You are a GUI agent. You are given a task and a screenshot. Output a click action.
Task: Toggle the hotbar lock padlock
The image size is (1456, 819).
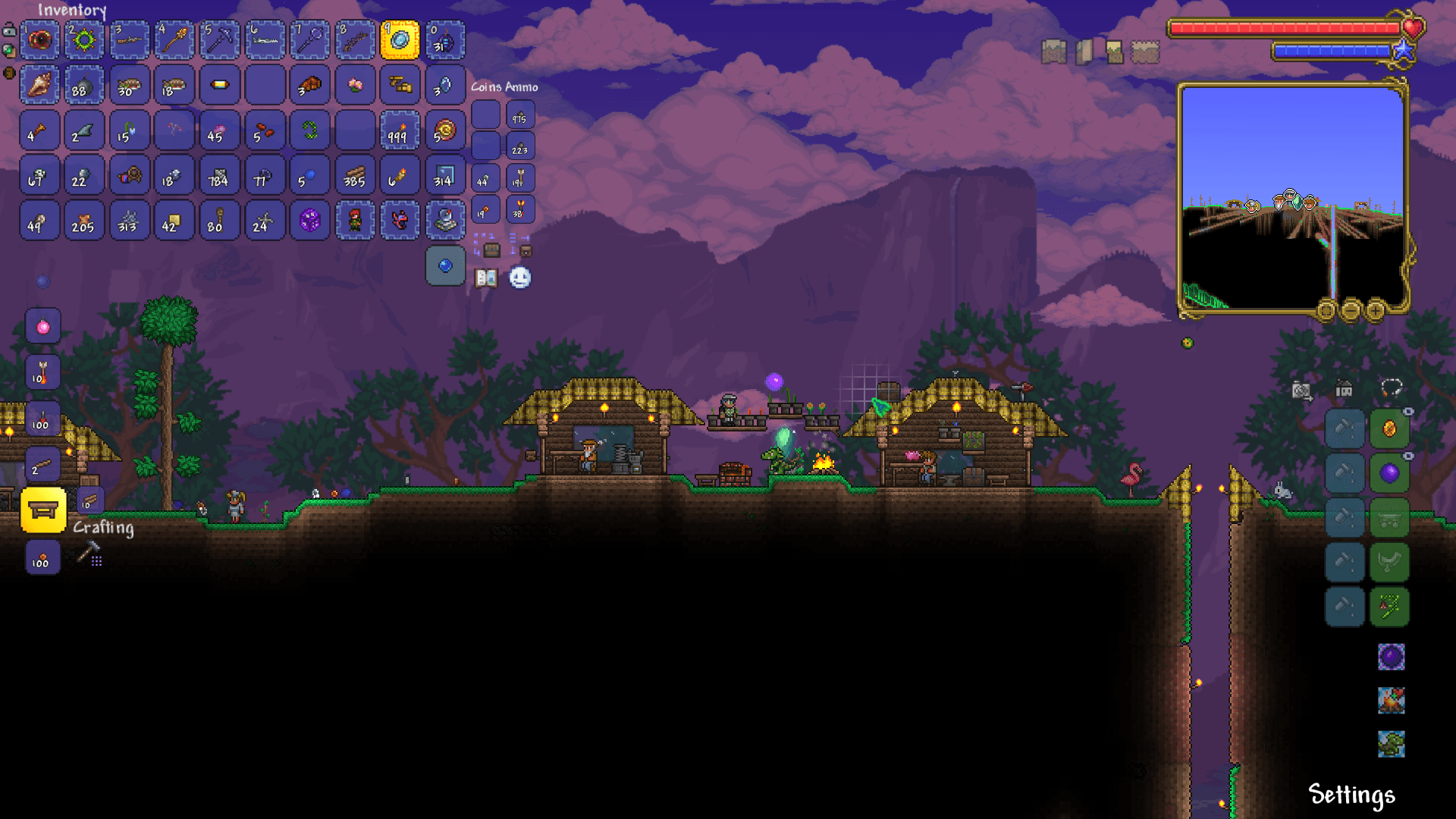9,31
